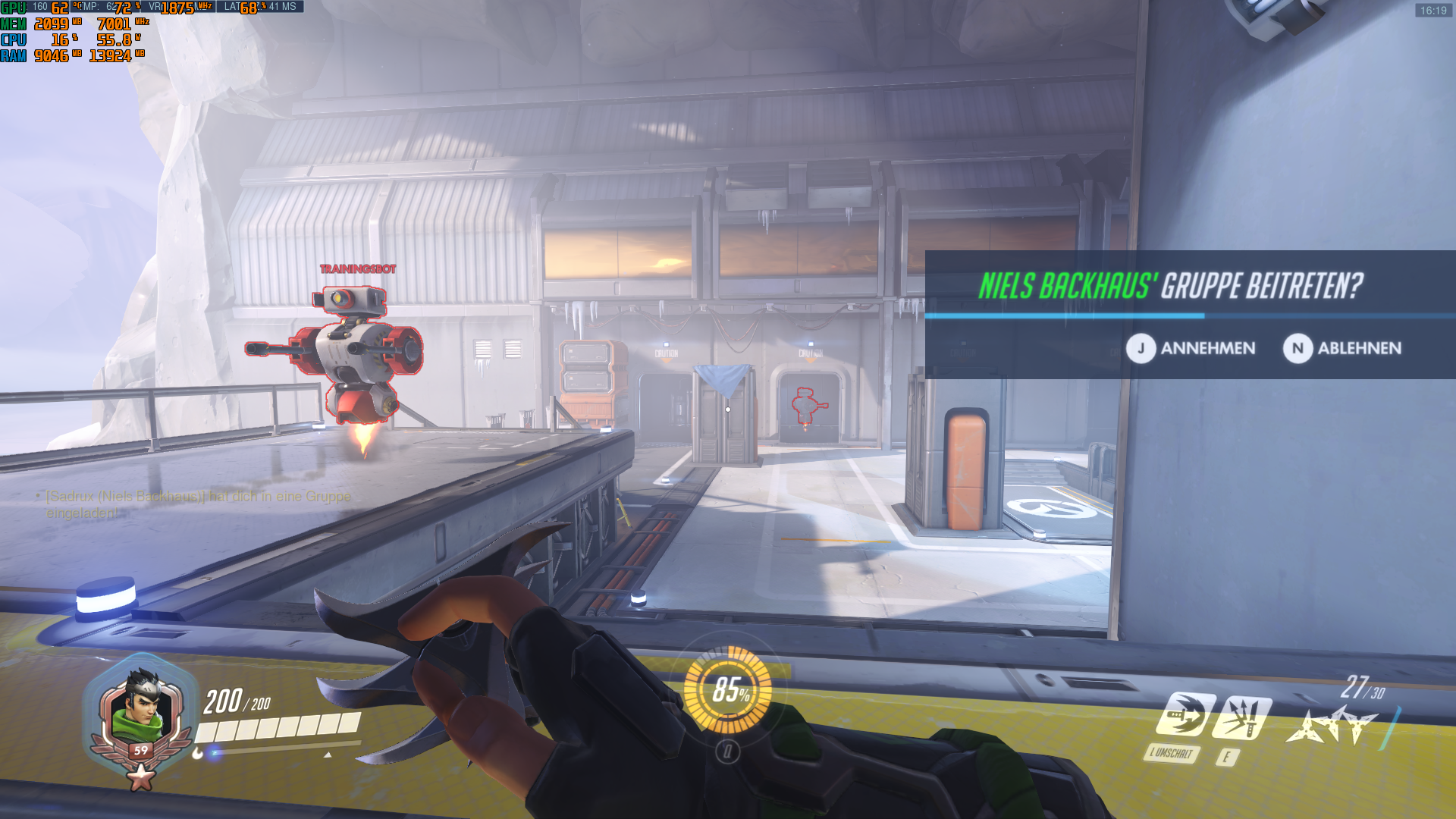Image resolution: width=1456 pixels, height=819 pixels.
Task: Click the N key circle icon
Action: 1299,349
